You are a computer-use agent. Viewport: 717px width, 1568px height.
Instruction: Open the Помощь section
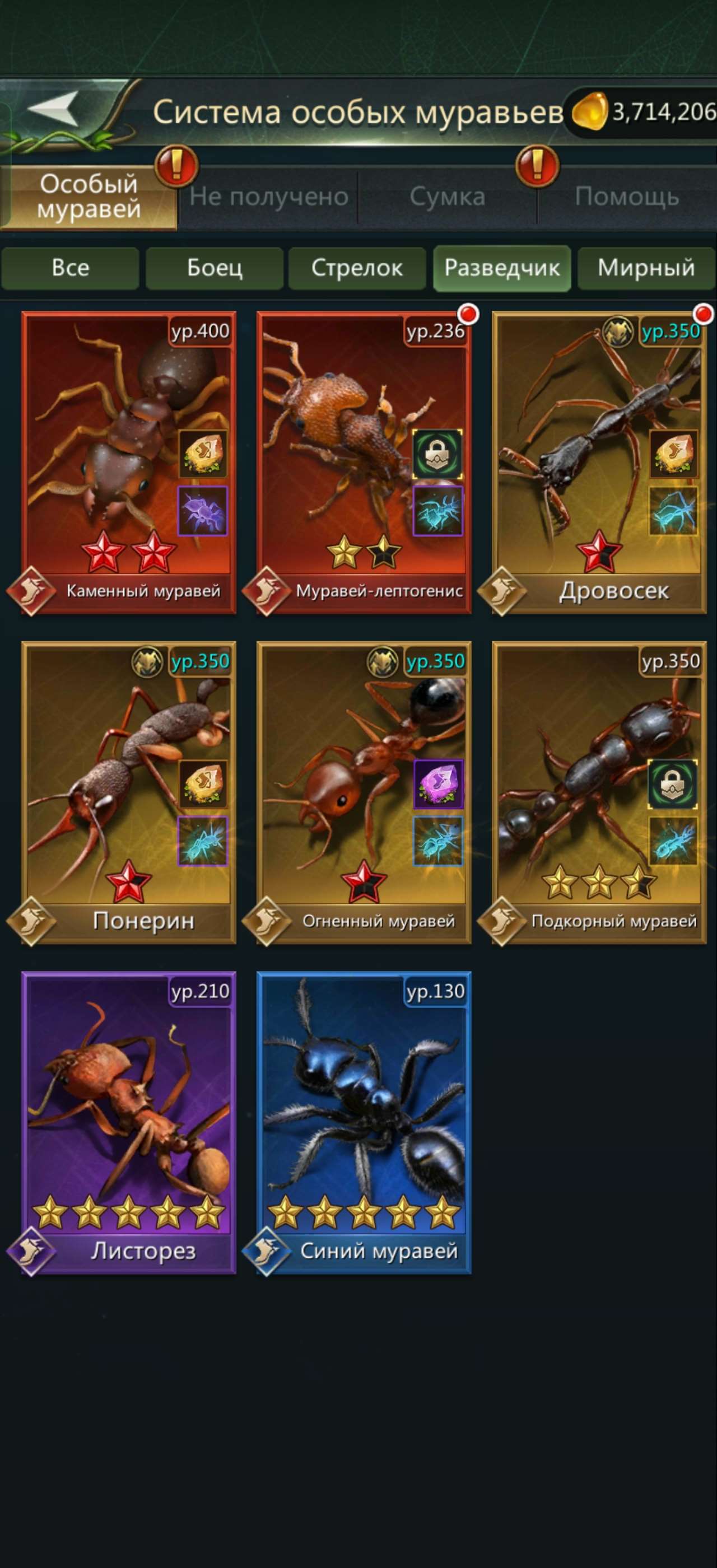(x=630, y=196)
